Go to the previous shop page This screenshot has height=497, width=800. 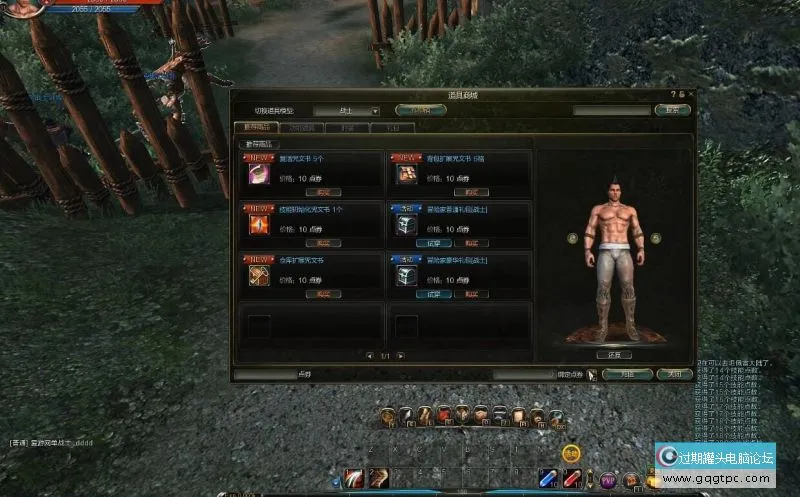[370, 355]
